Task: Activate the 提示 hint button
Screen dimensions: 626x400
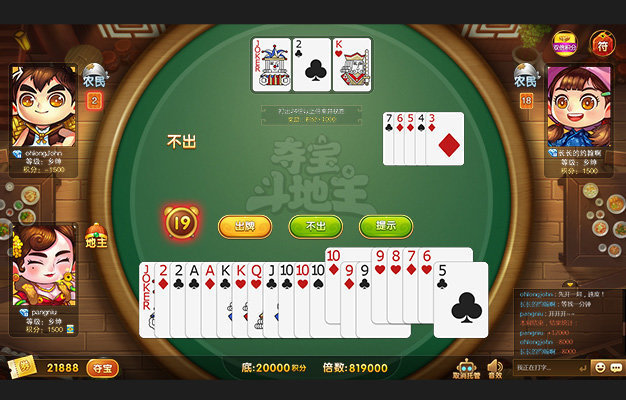Action: tap(386, 226)
